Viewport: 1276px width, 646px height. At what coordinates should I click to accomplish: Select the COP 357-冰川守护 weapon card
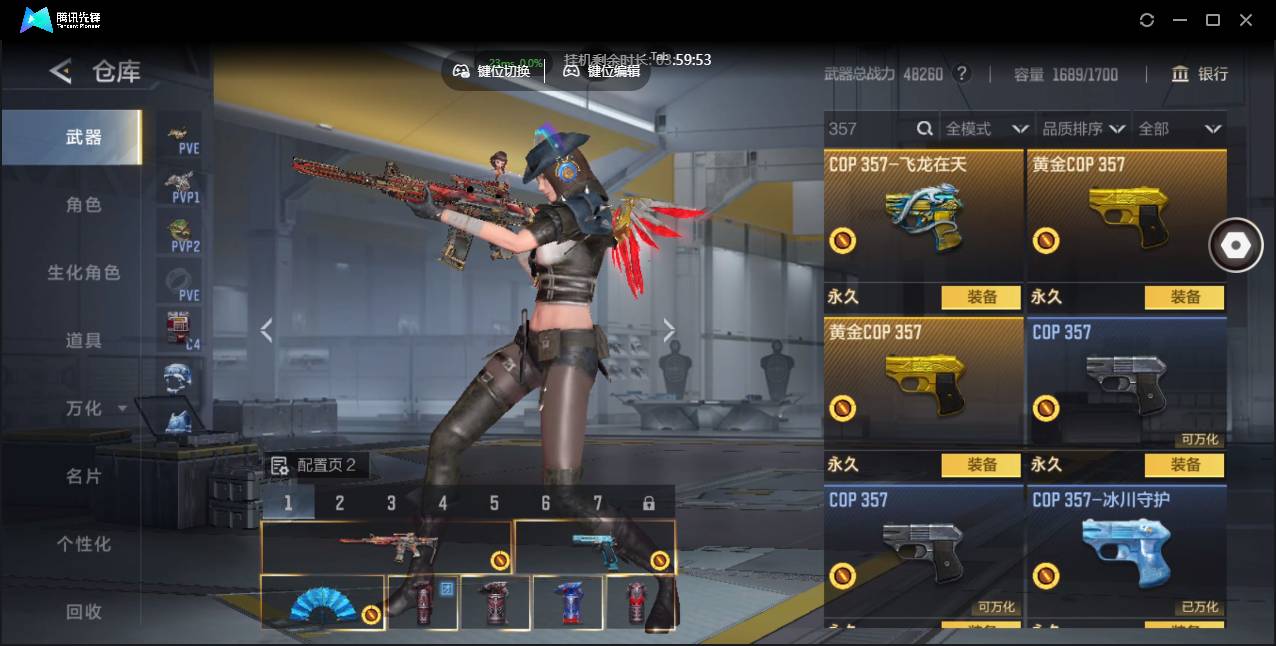point(1126,551)
